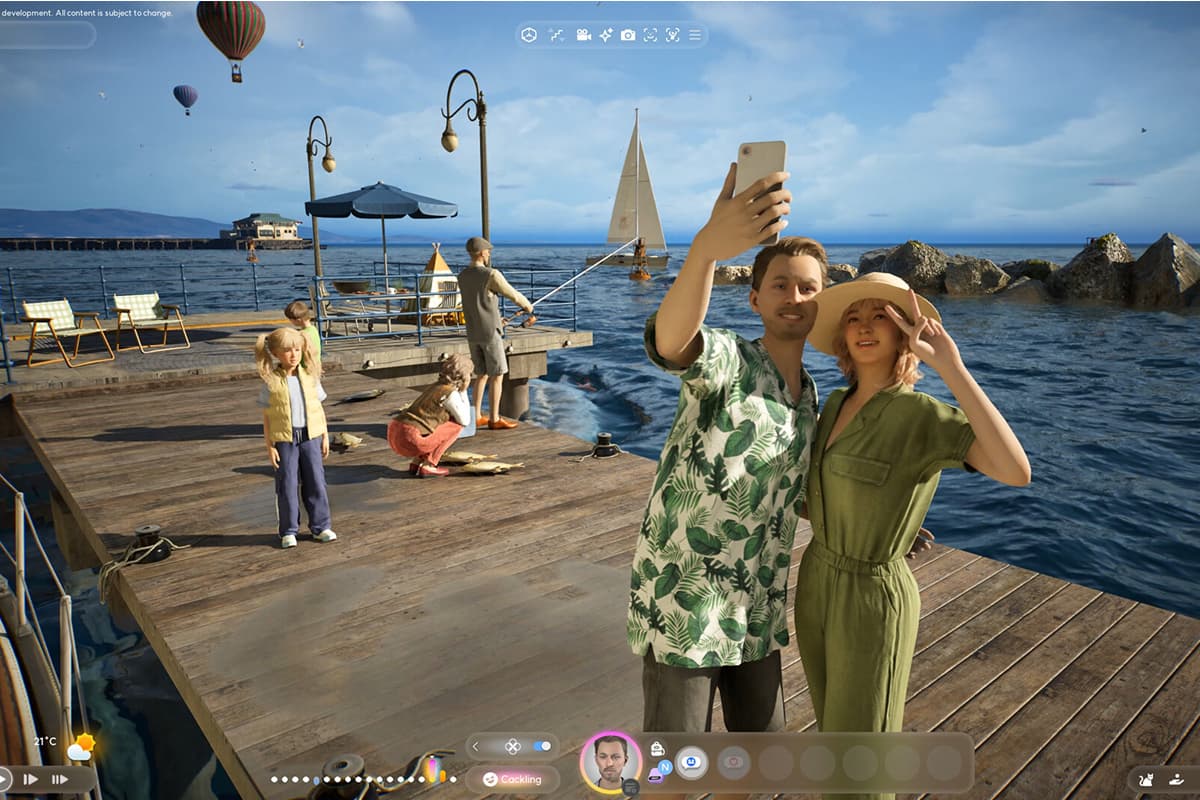The width and height of the screenshot is (1200, 800).
Task: Click the sun and cloud weather icon
Action: point(79,747)
